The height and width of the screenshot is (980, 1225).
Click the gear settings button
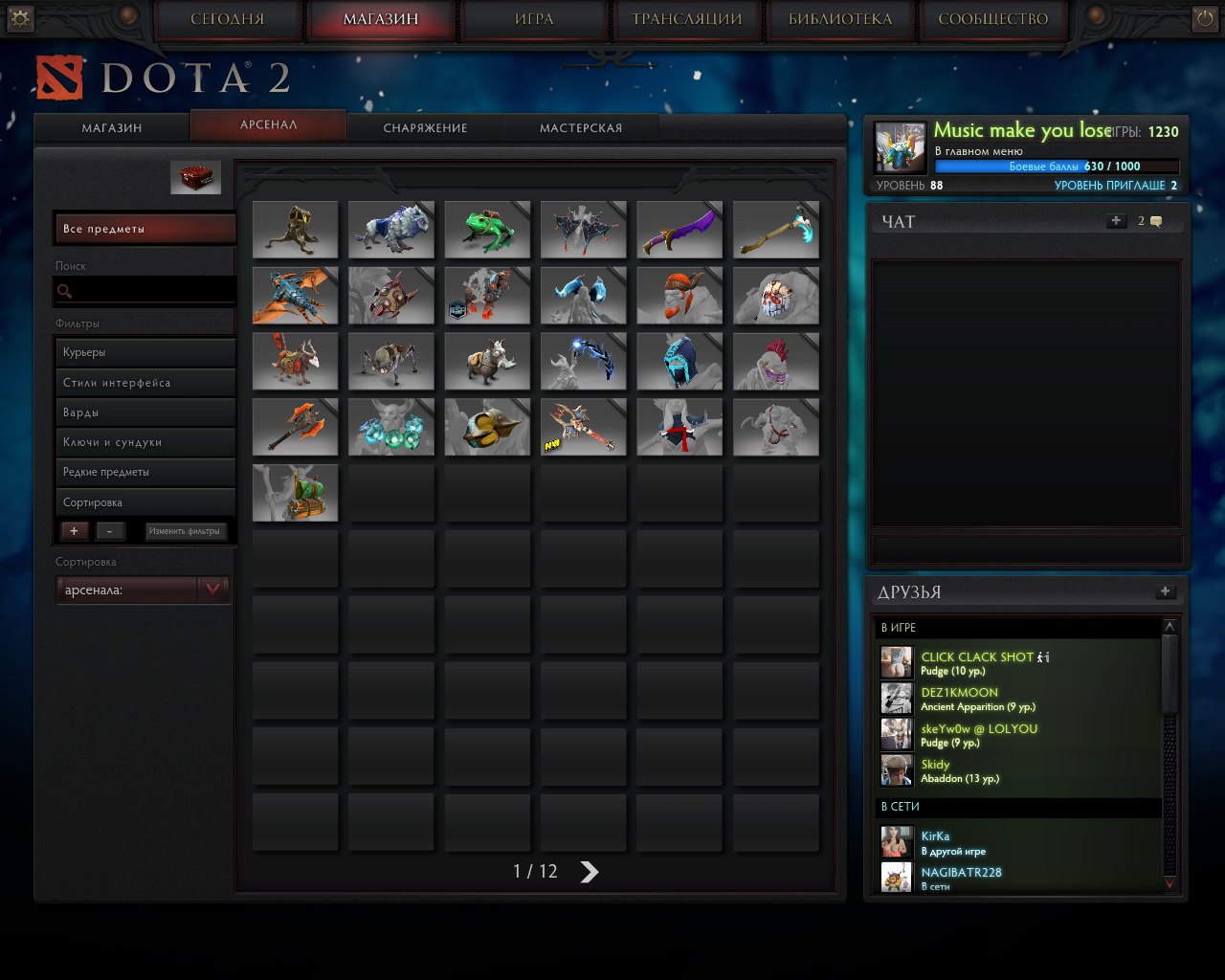pos(19,17)
